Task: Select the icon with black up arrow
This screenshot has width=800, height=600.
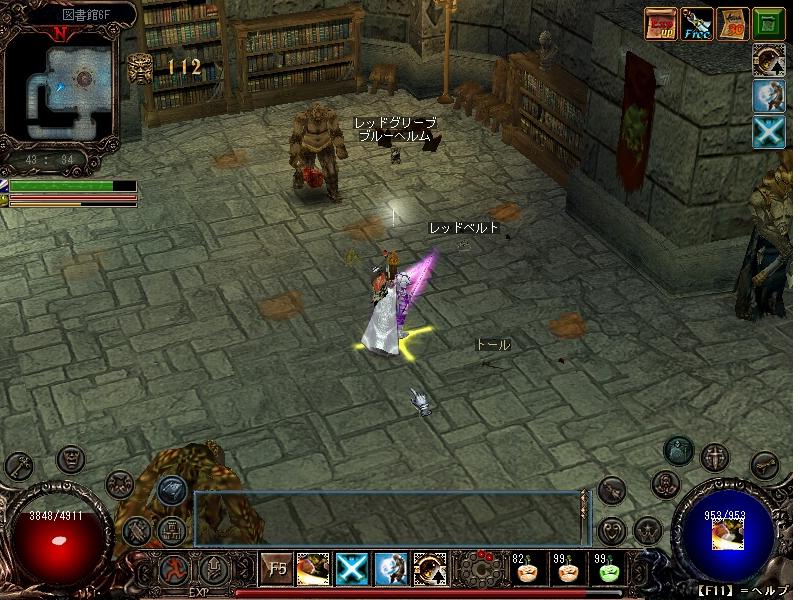Action: coord(769,59)
